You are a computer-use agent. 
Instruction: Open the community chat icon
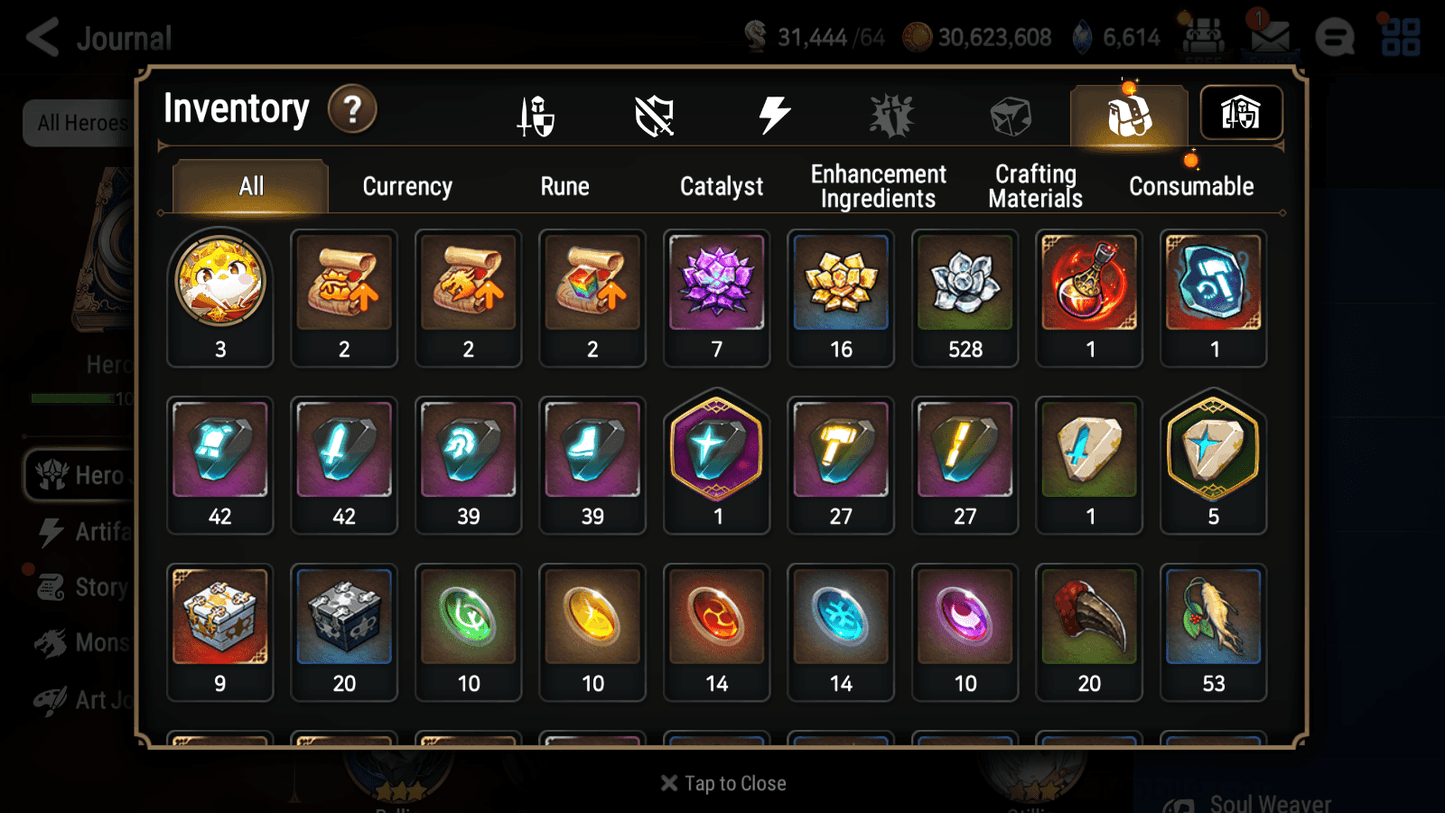click(x=1334, y=37)
